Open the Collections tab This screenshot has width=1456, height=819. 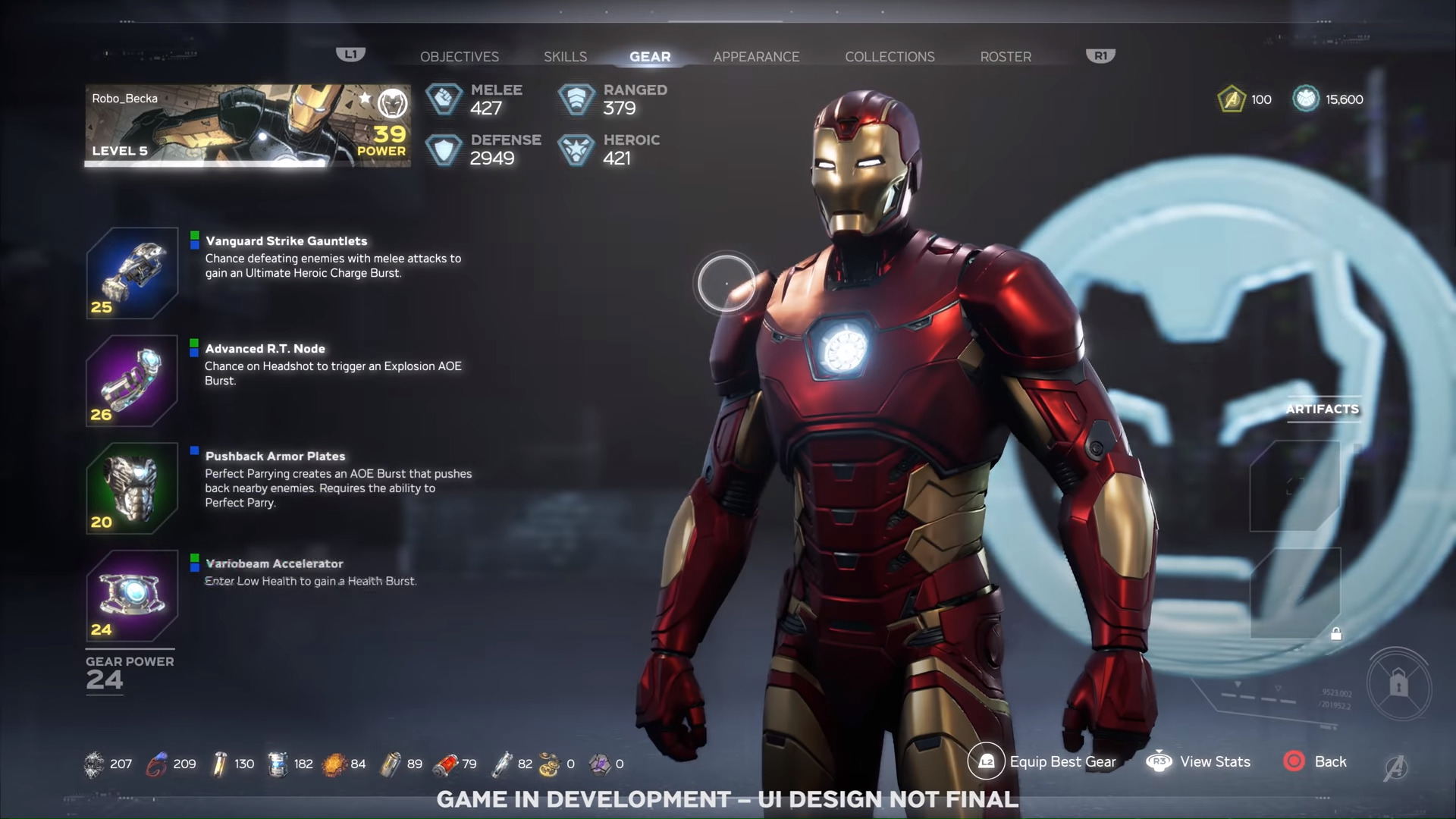pyautogui.click(x=890, y=57)
